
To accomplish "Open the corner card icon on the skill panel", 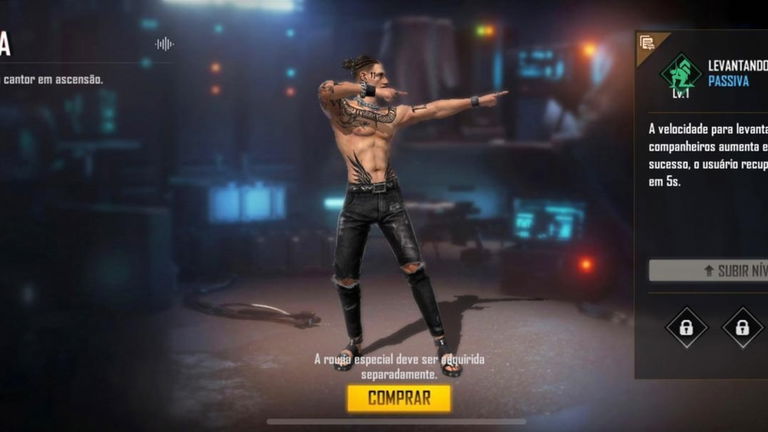I will tap(647, 43).
